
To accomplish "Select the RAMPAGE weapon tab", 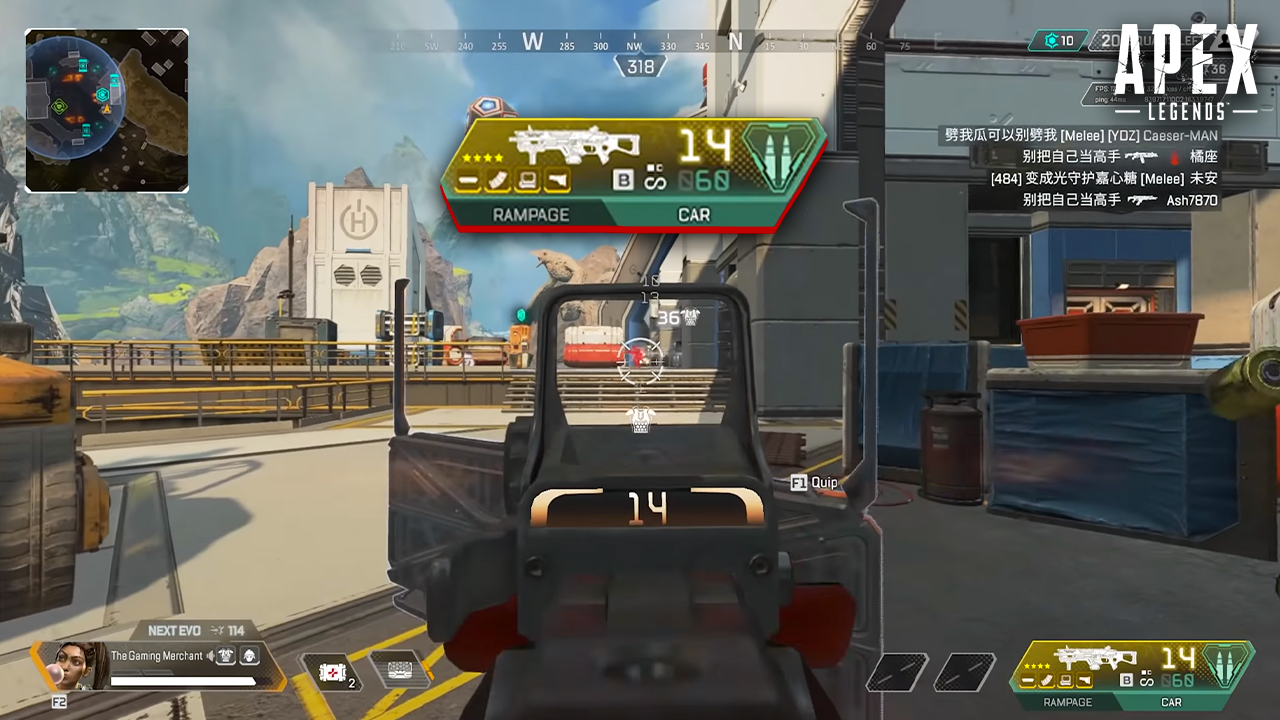I will click(x=530, y=215).
